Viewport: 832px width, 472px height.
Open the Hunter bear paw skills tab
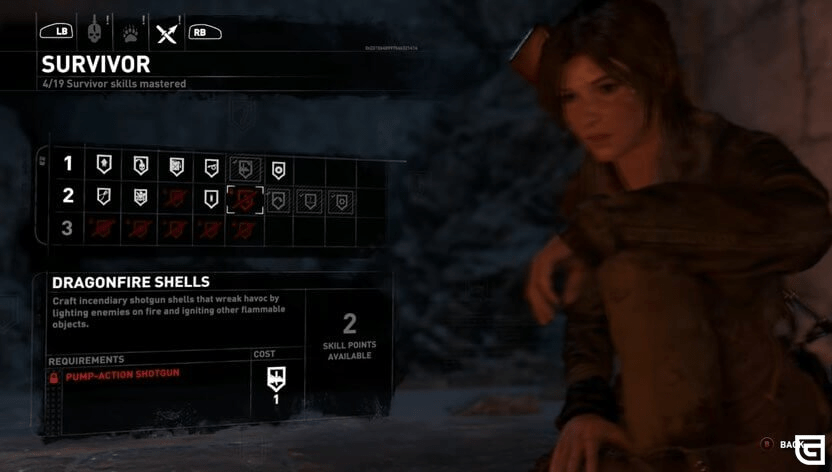pos(129,32)
